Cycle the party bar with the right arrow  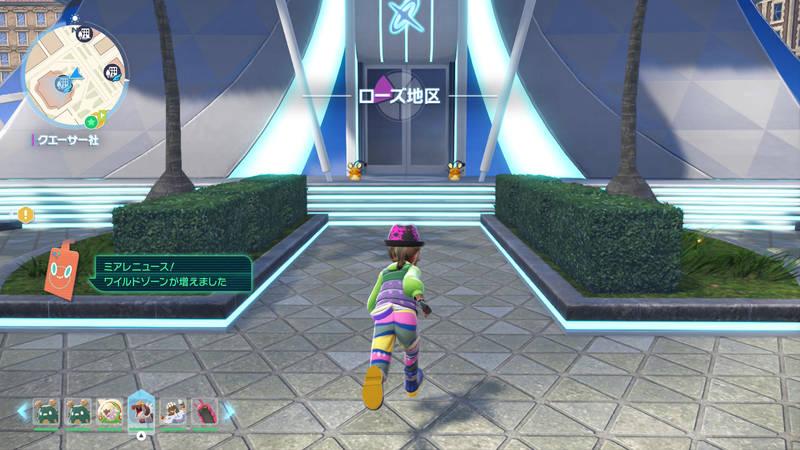pyautogui.click(x=228, y=411)
